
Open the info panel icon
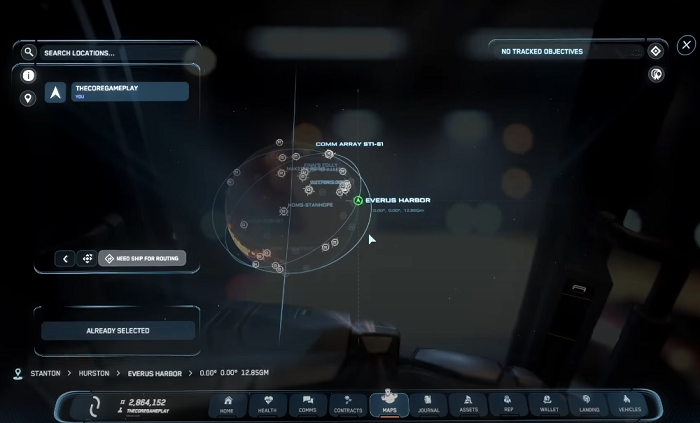click(28, 75)
